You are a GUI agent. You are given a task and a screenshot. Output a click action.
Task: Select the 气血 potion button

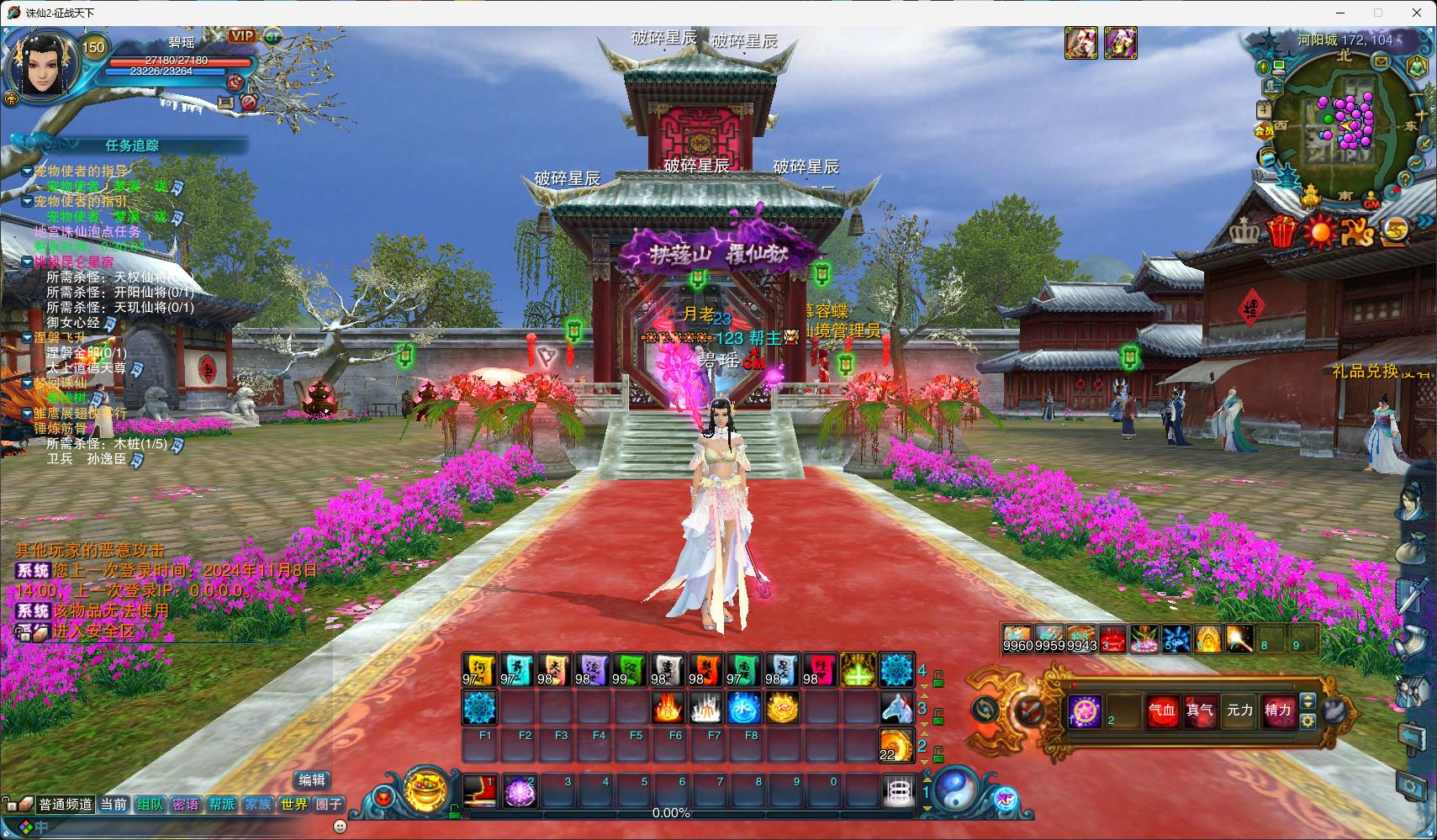pos(1162,711)
